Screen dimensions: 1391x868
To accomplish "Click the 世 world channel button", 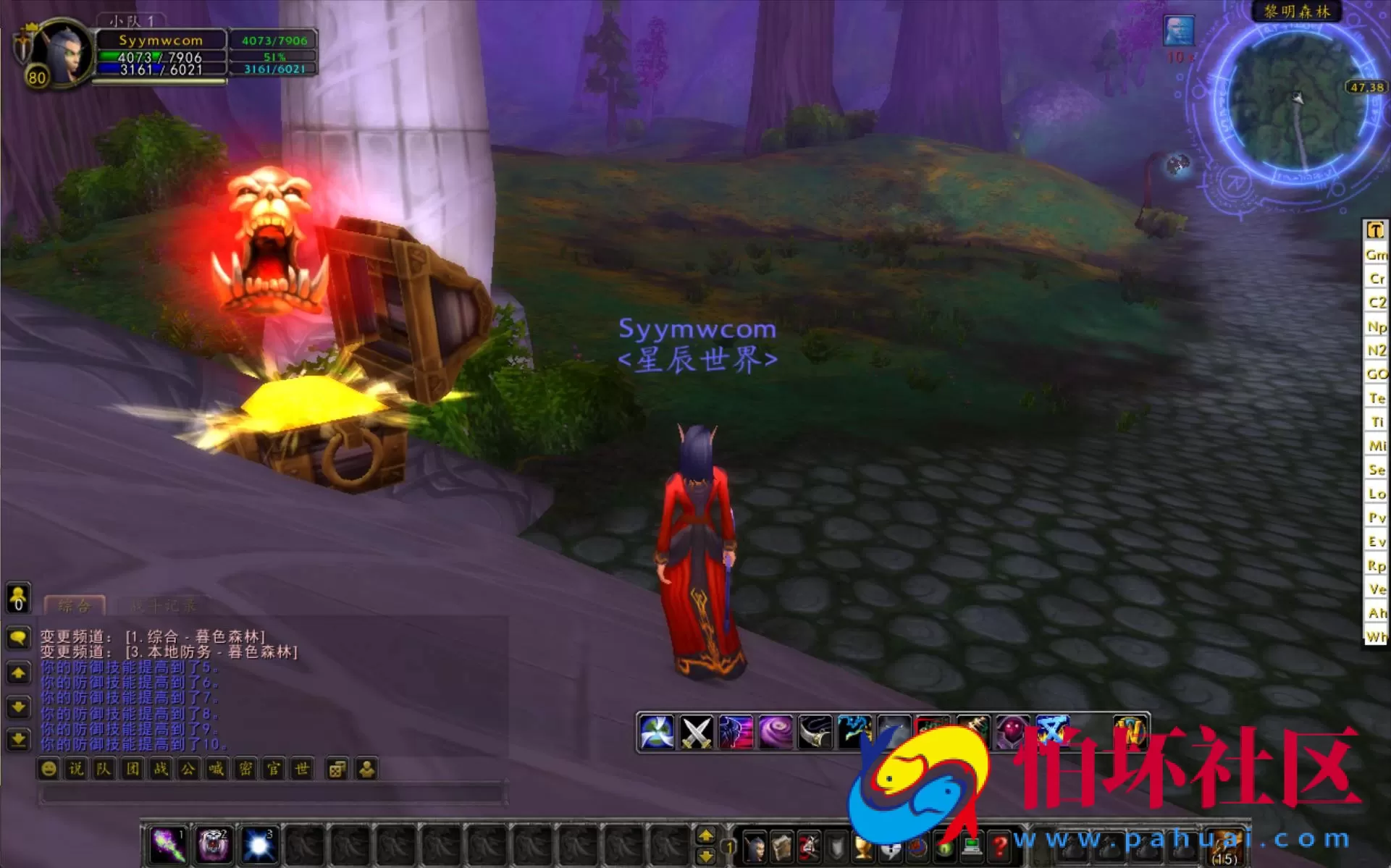I will [x=302, y=769].
